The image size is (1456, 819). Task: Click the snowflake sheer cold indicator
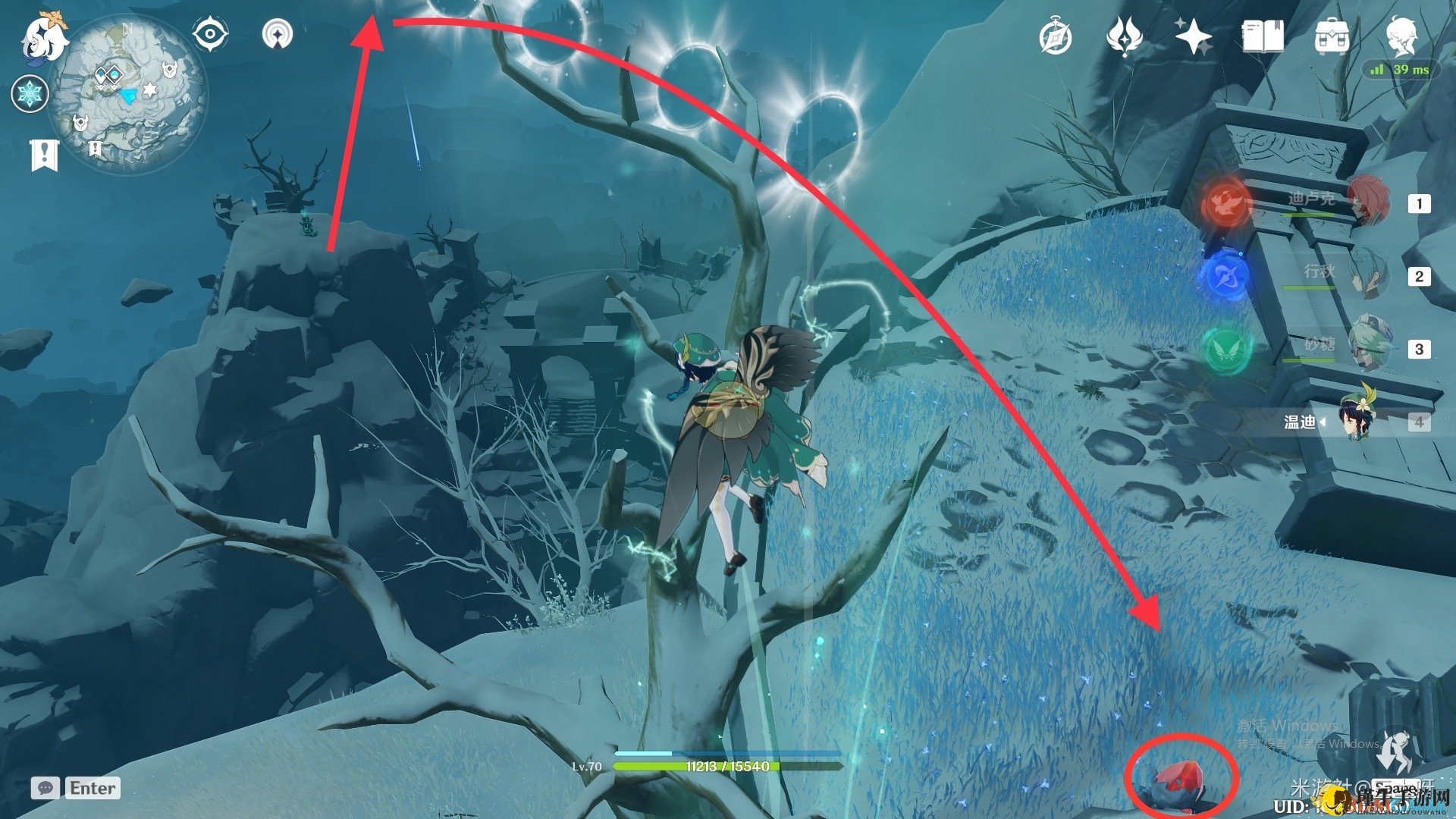click(30, 94)
